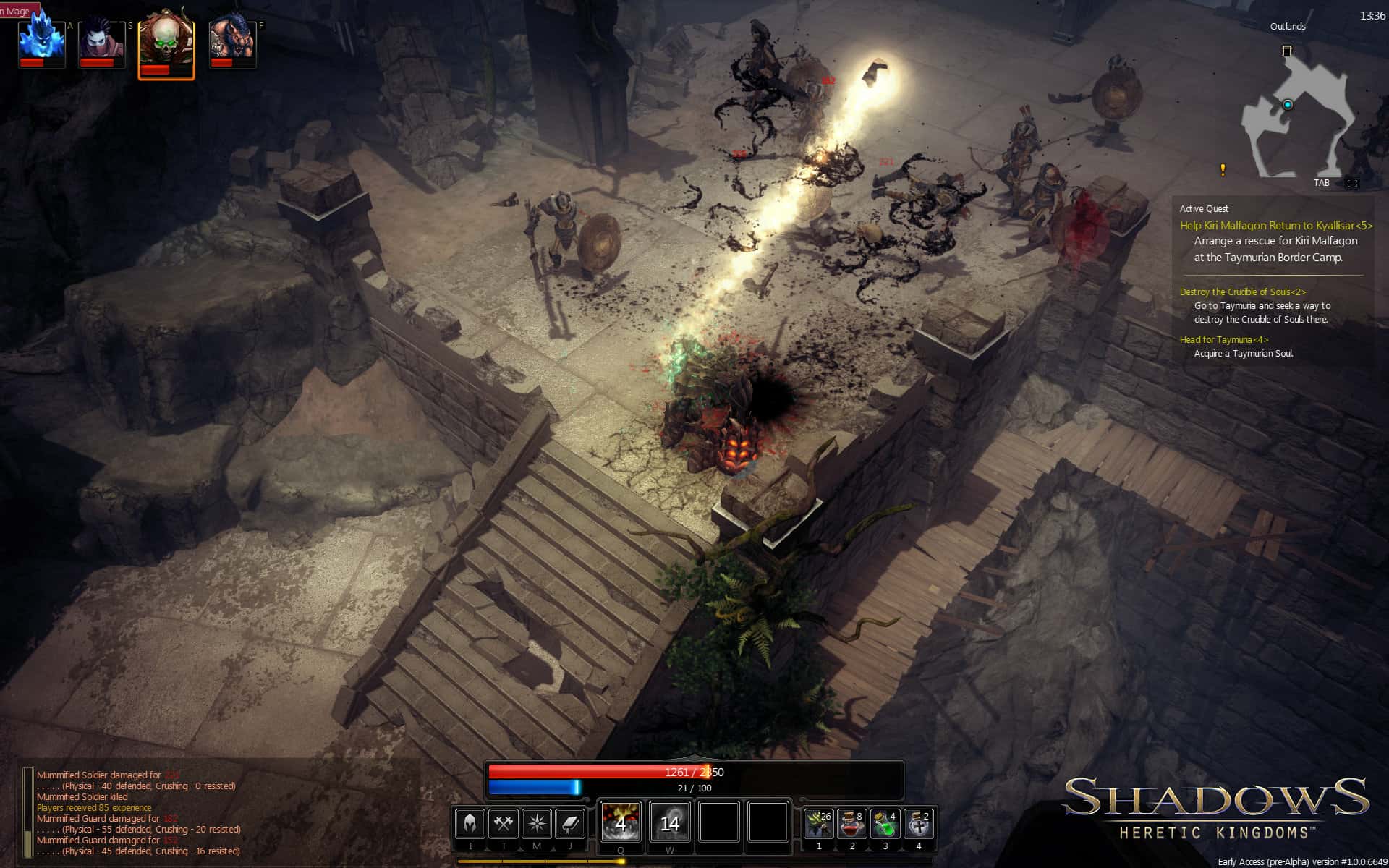Open the inventory with the helmet icon

coord(469,823)
